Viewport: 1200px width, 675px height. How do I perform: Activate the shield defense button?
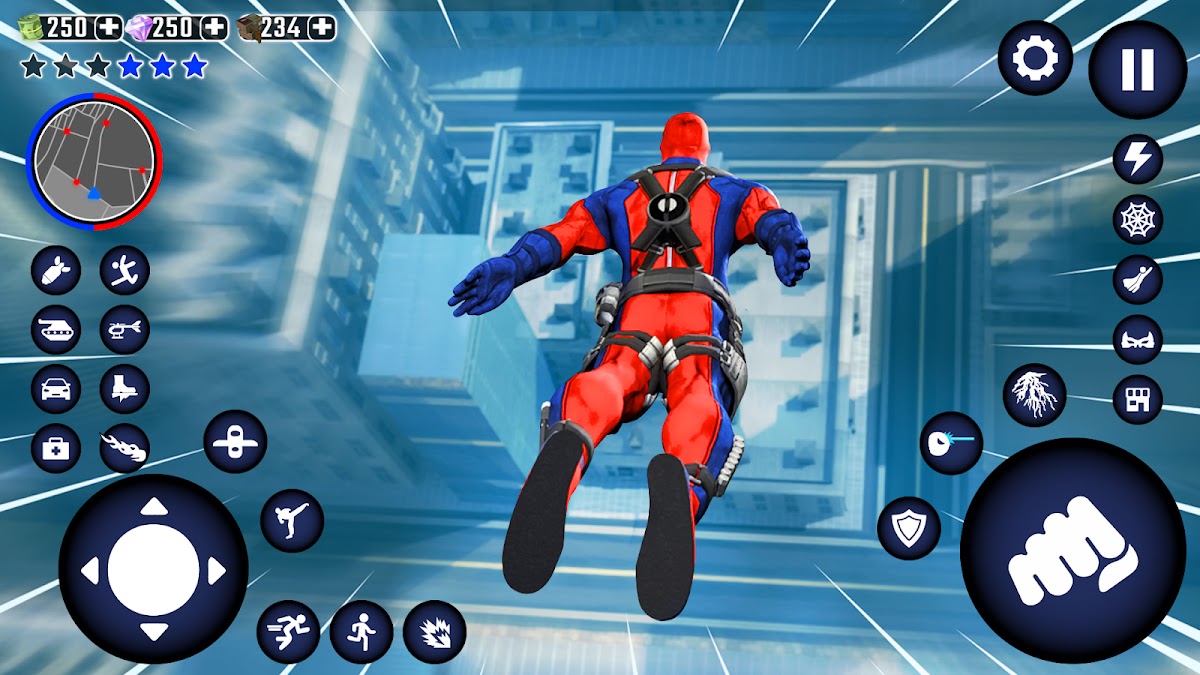point(909,528)
